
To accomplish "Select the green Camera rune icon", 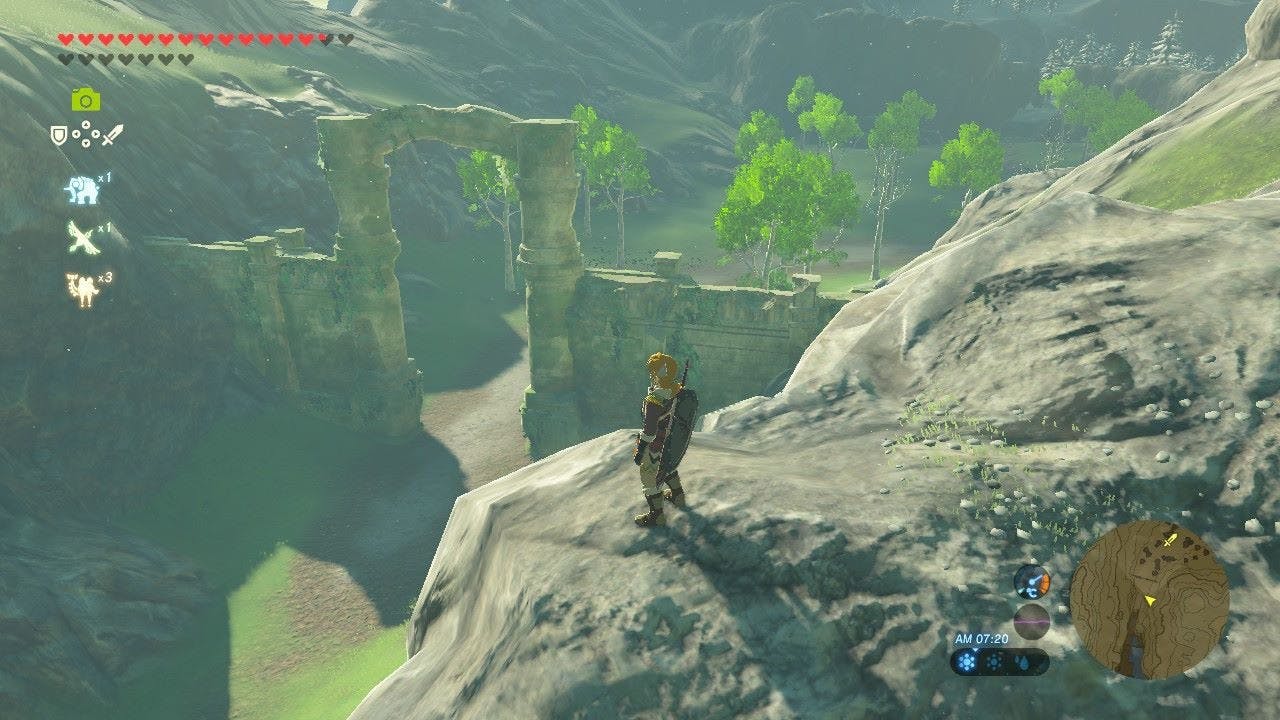I will [86, 98].
